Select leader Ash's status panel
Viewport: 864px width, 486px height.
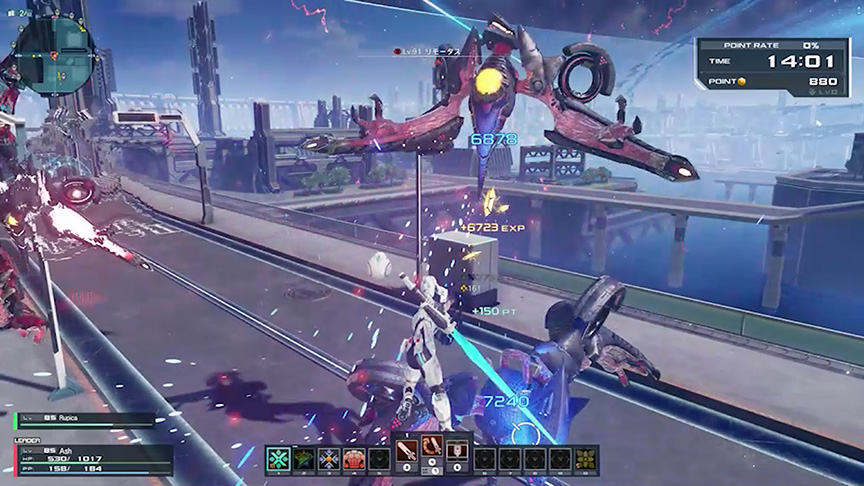click(x=90, y=457)
